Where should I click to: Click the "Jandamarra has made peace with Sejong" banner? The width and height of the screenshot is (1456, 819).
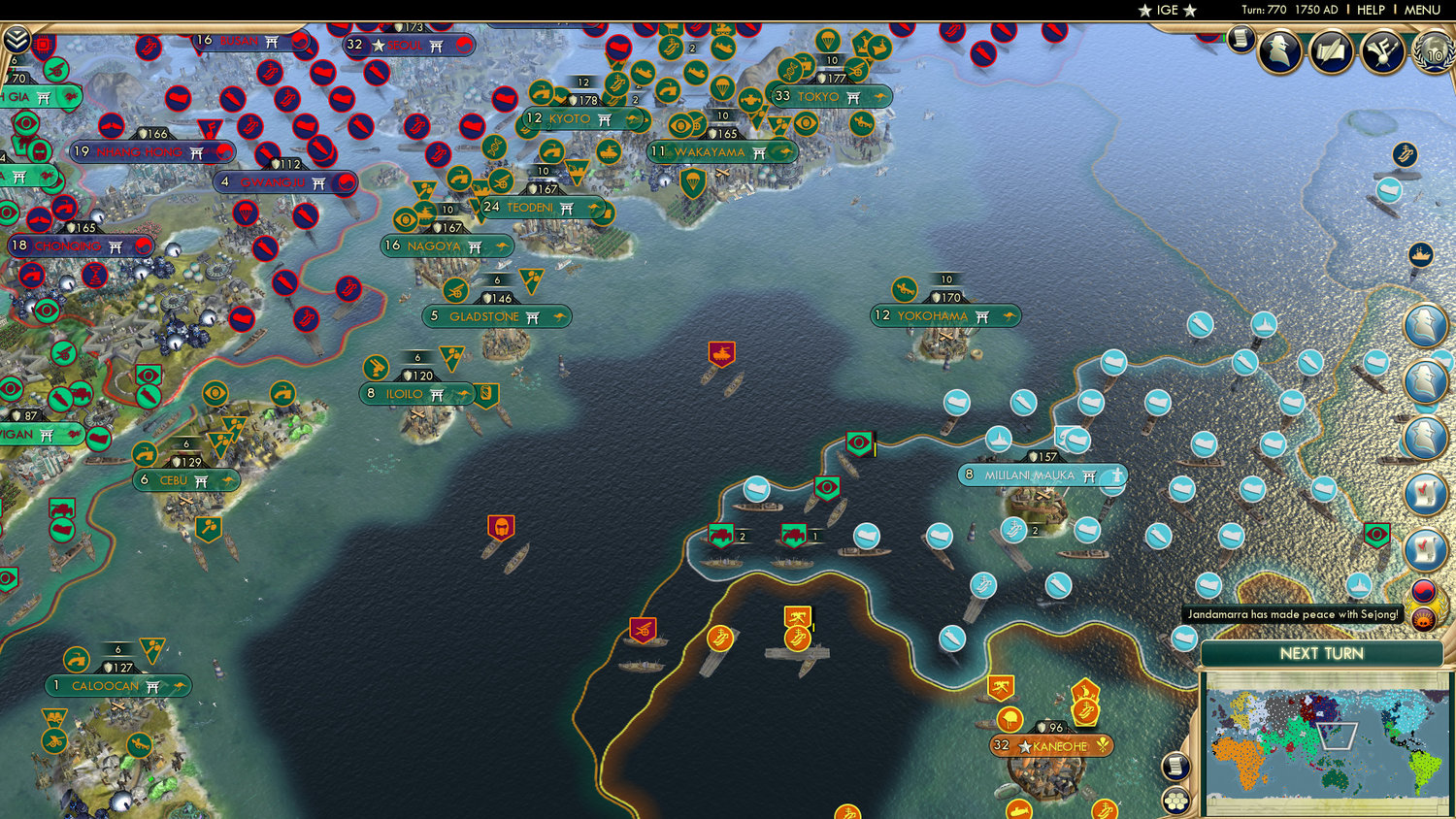[x=1292, y=613]
